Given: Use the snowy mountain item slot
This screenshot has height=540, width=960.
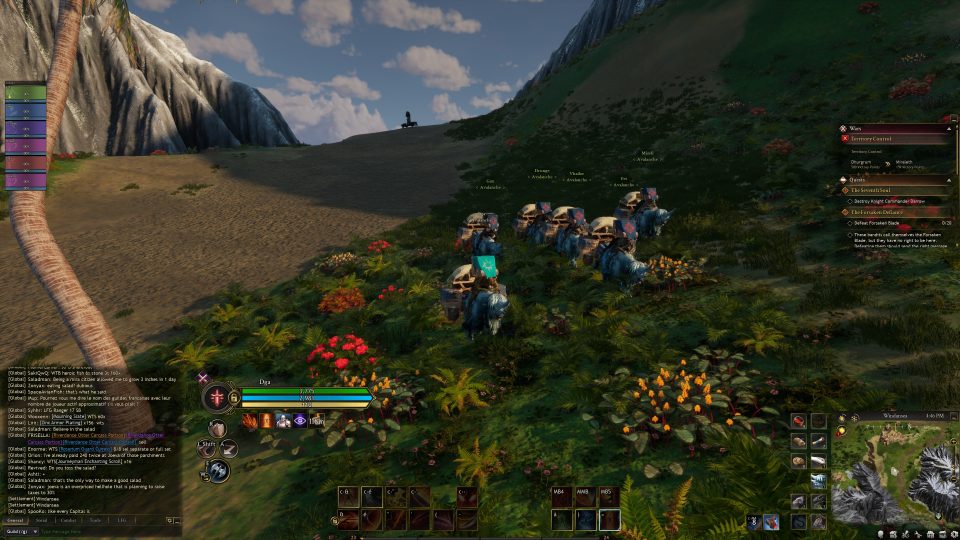Looking at the screenshot, I should click(819, 480).
